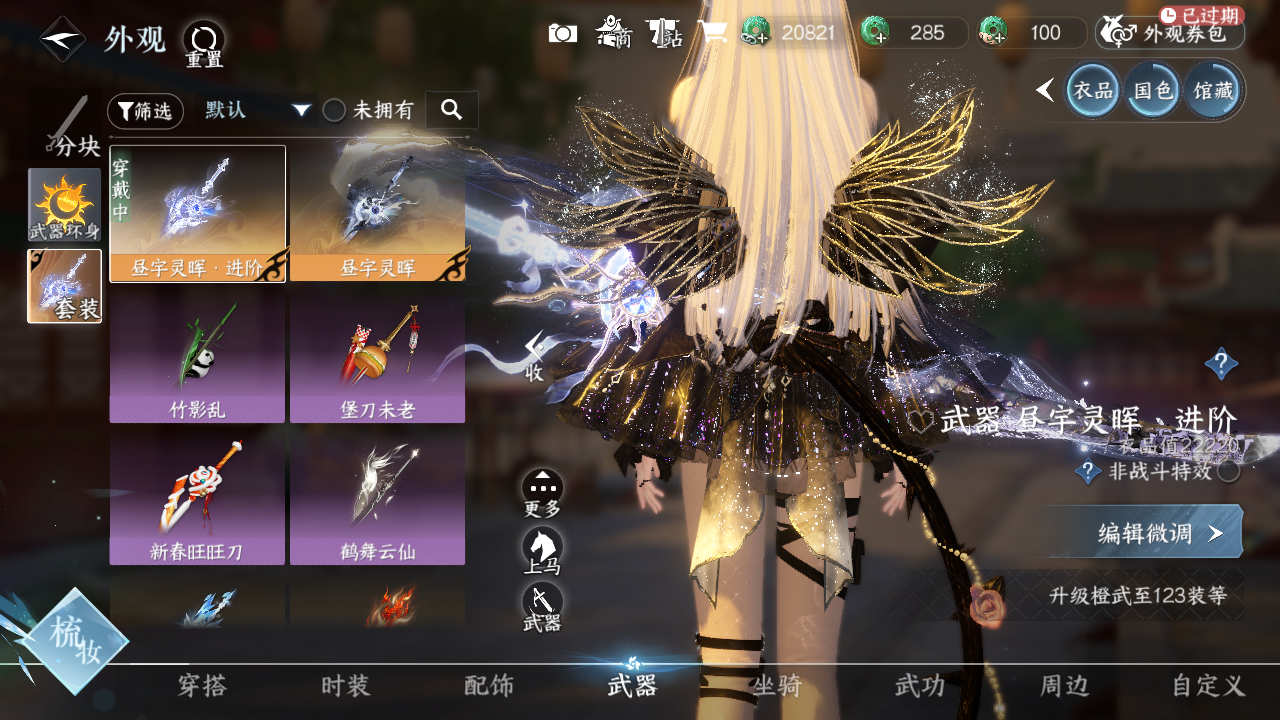The image size is (1280, 720).
Task: Select the 昼宇灵晖·进阶 weapon tile
Action: 198,214
